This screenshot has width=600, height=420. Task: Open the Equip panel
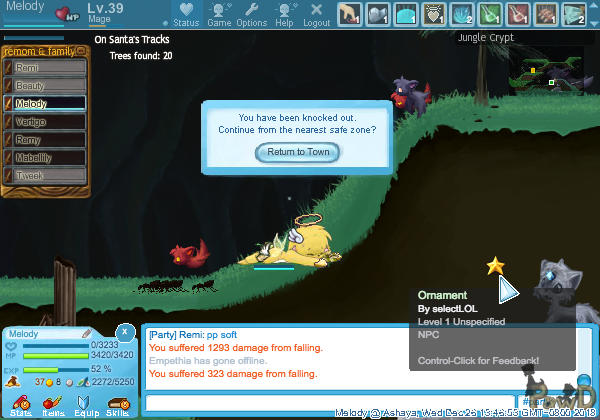[85, 405]
